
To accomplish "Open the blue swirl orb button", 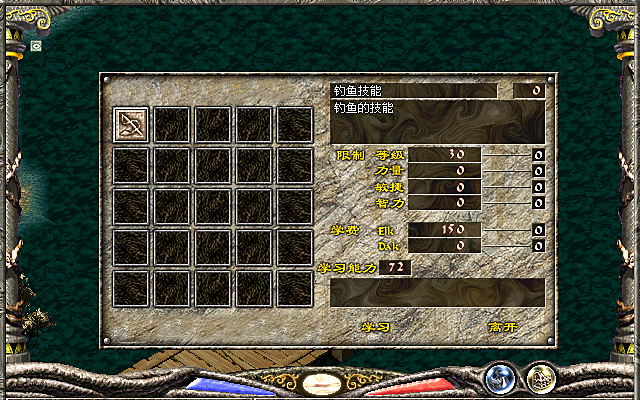I will tap(499, 377).
